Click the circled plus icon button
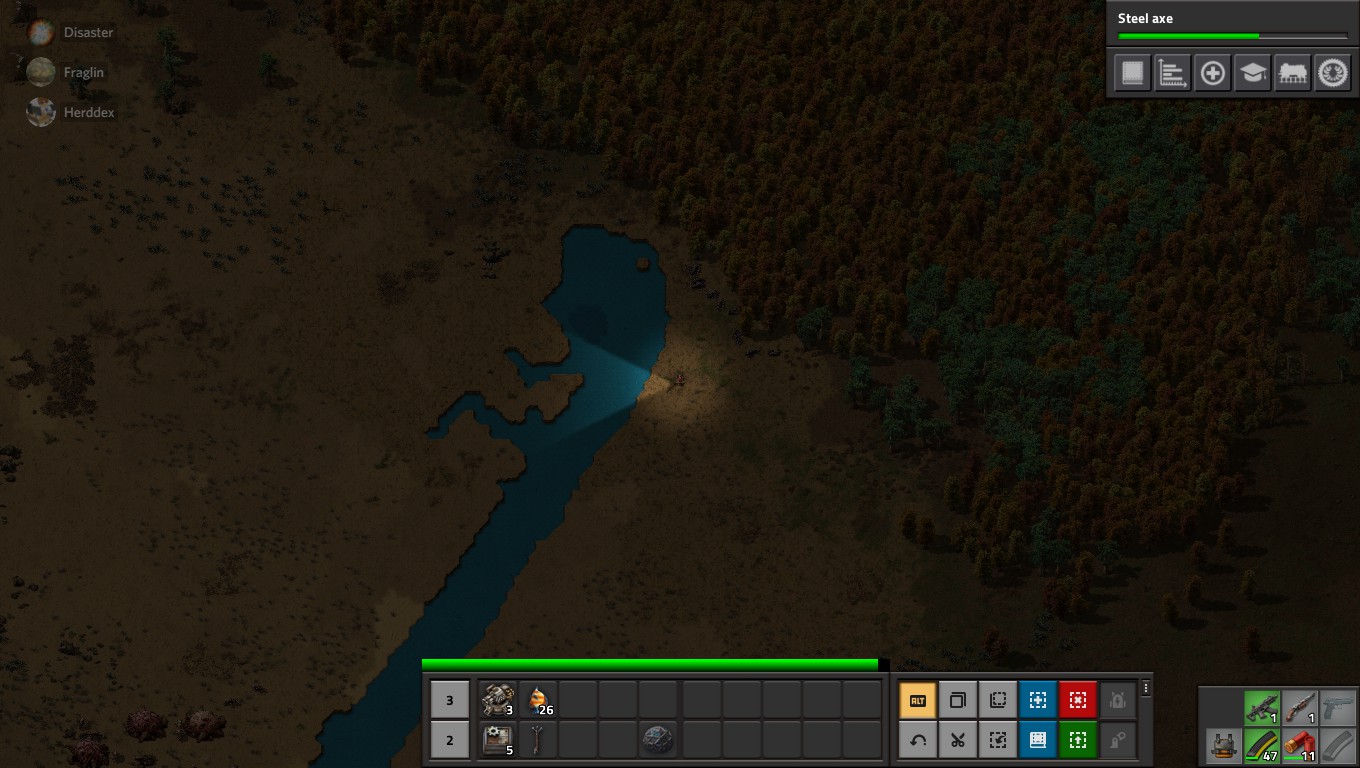 1212,73
